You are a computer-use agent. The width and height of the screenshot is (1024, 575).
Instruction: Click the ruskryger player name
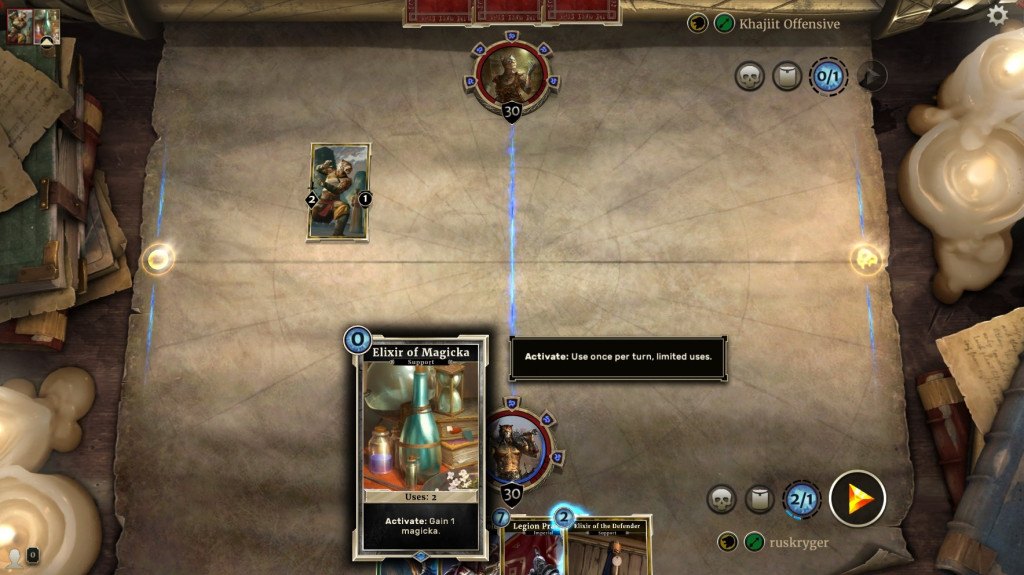800,542
